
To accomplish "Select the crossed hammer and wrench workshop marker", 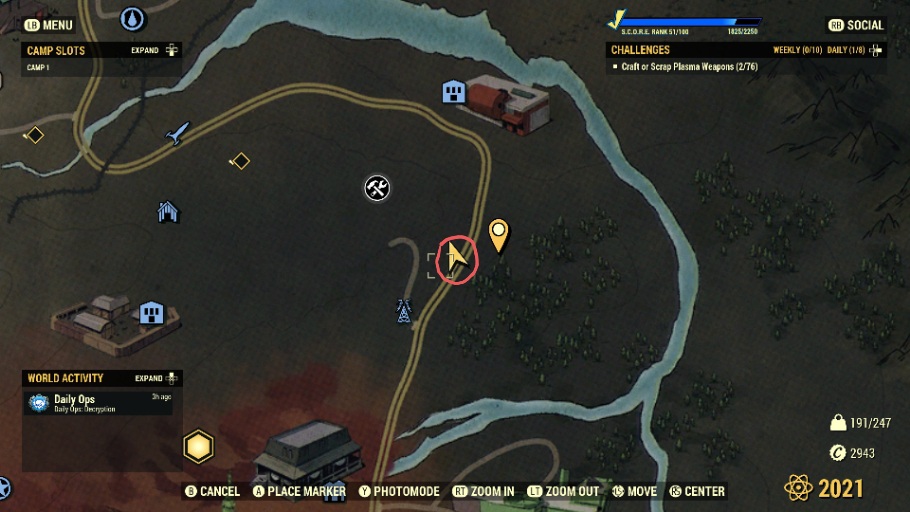I will point(377,188).
